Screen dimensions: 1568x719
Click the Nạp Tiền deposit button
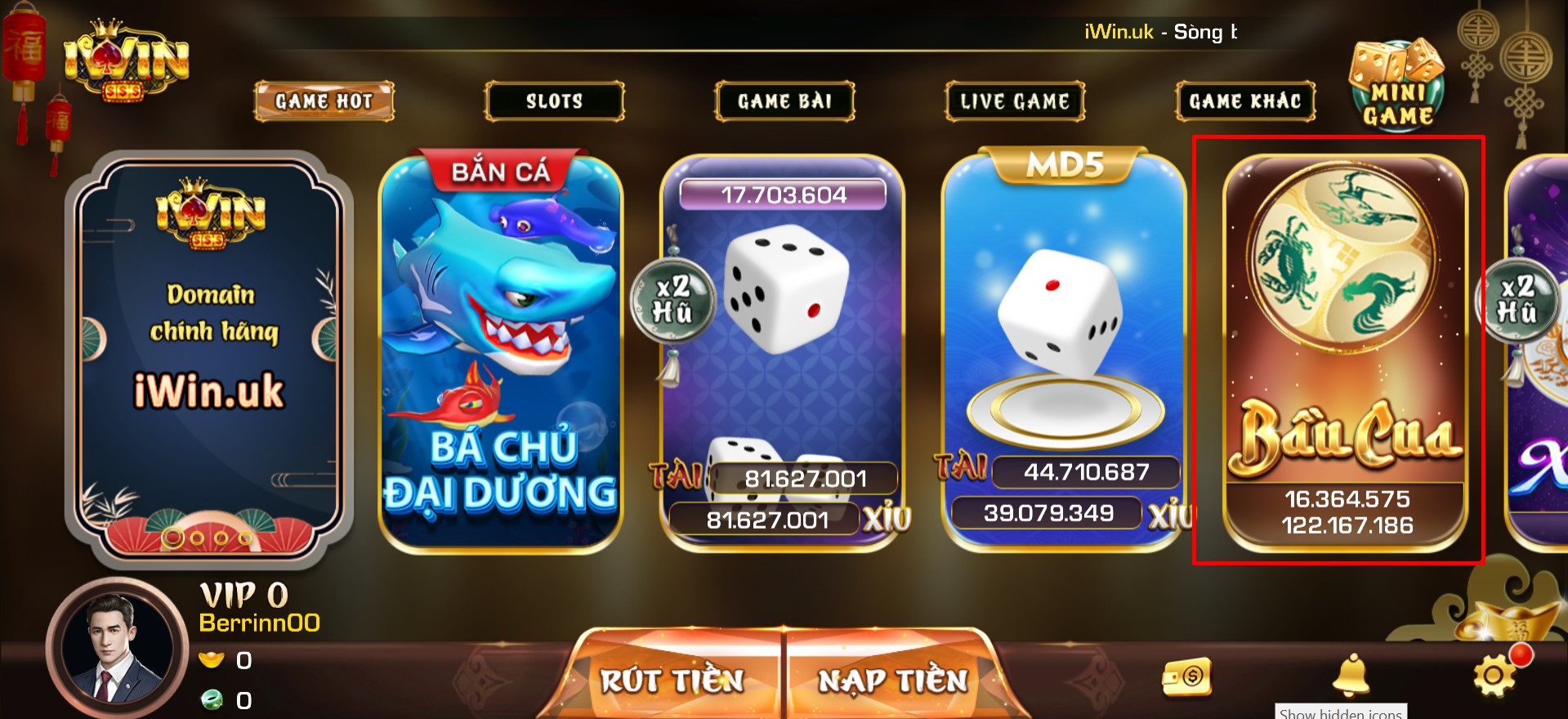click(x=892, y=680)
